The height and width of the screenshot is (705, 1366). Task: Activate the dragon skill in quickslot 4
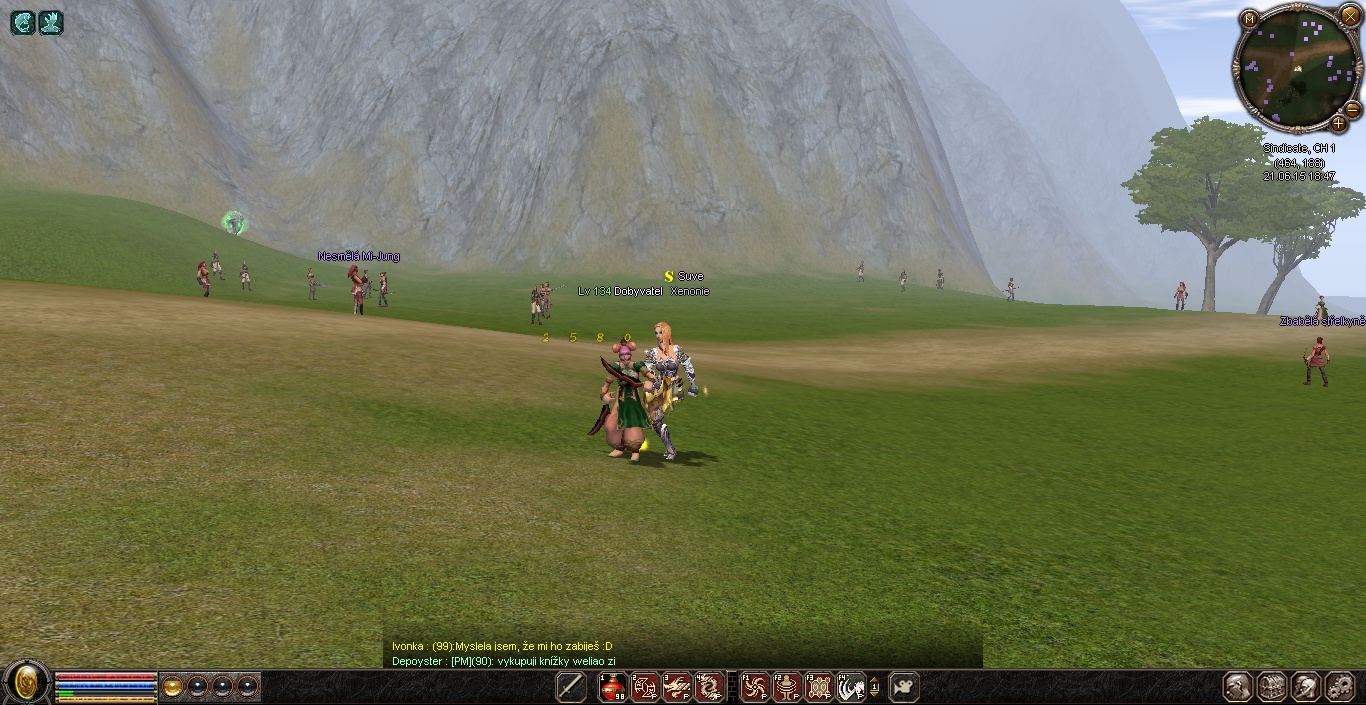tap(709, 687)
